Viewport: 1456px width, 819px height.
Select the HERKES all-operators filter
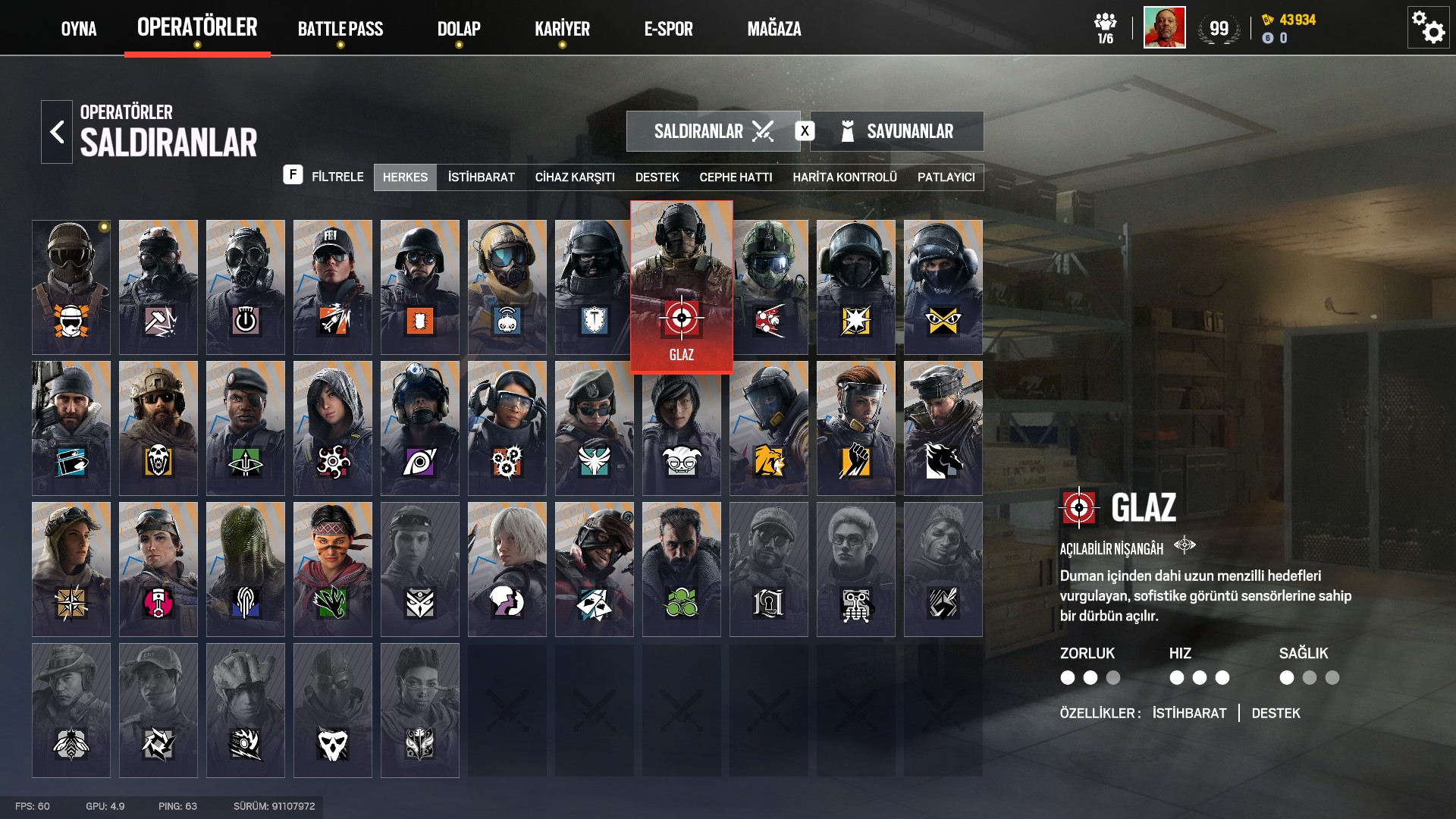pos(405,177)
